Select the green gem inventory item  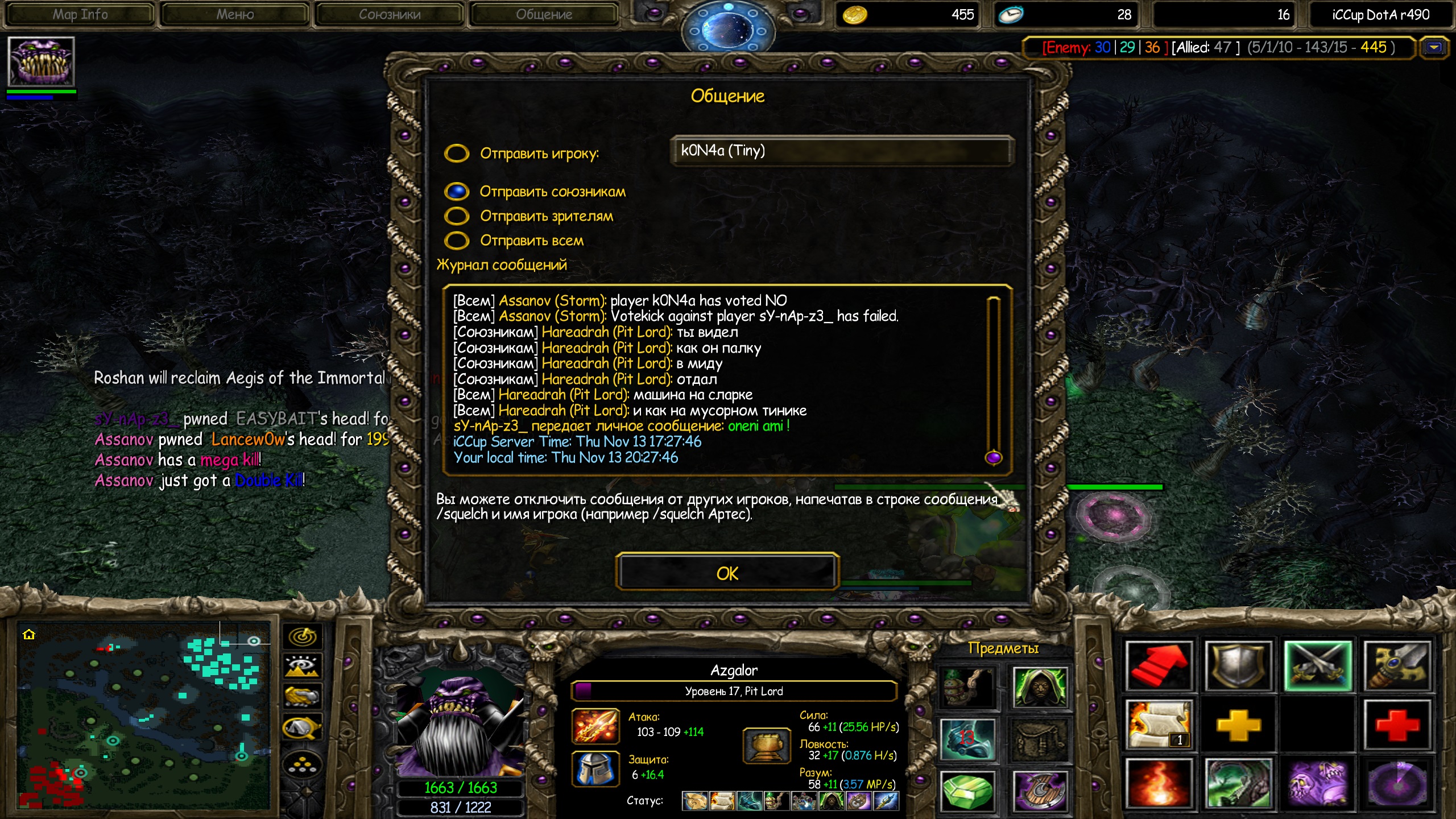pos(967,791)
